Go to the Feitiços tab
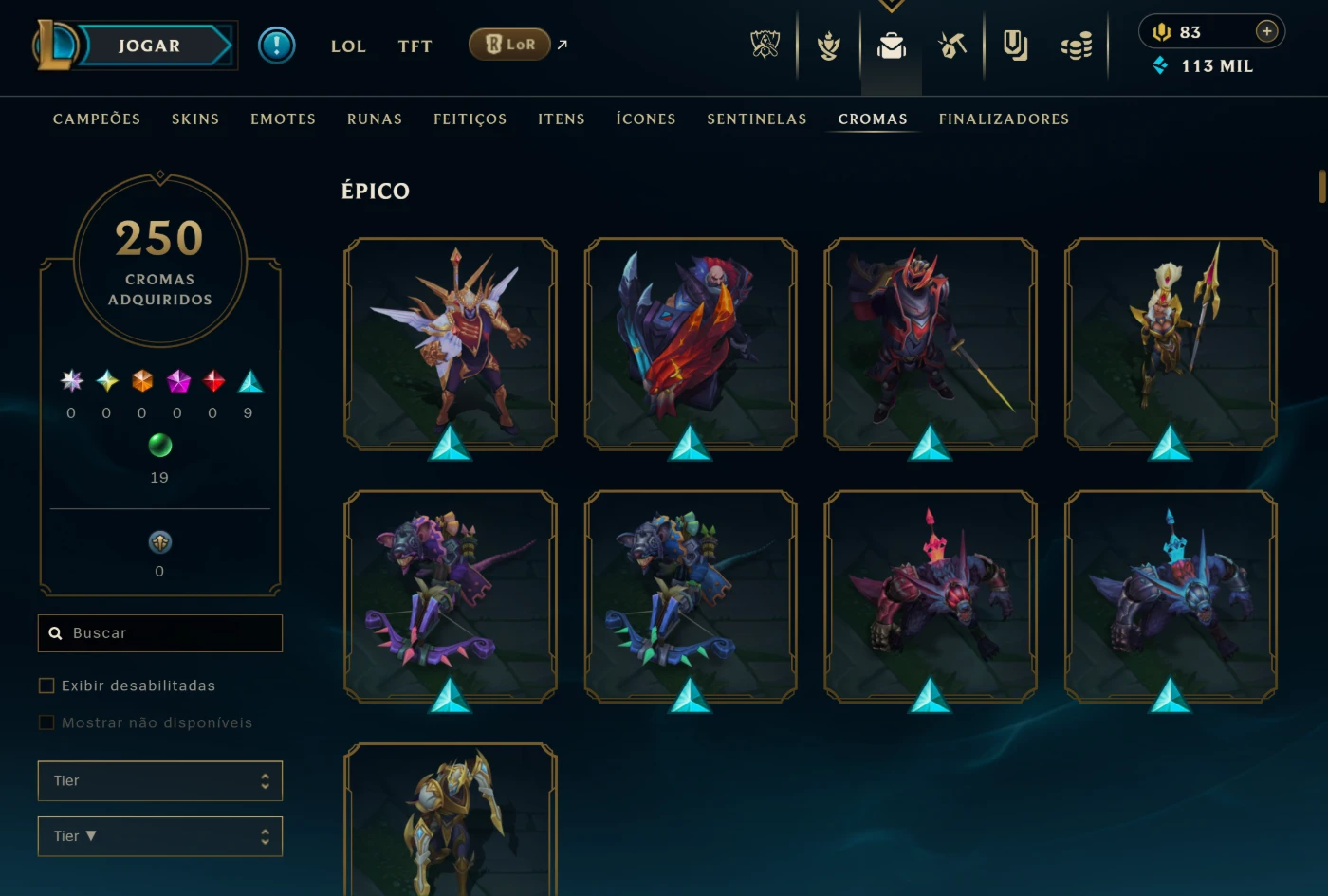The height and width of the screenshot is (896, 1328). click(x=470, y=119)
